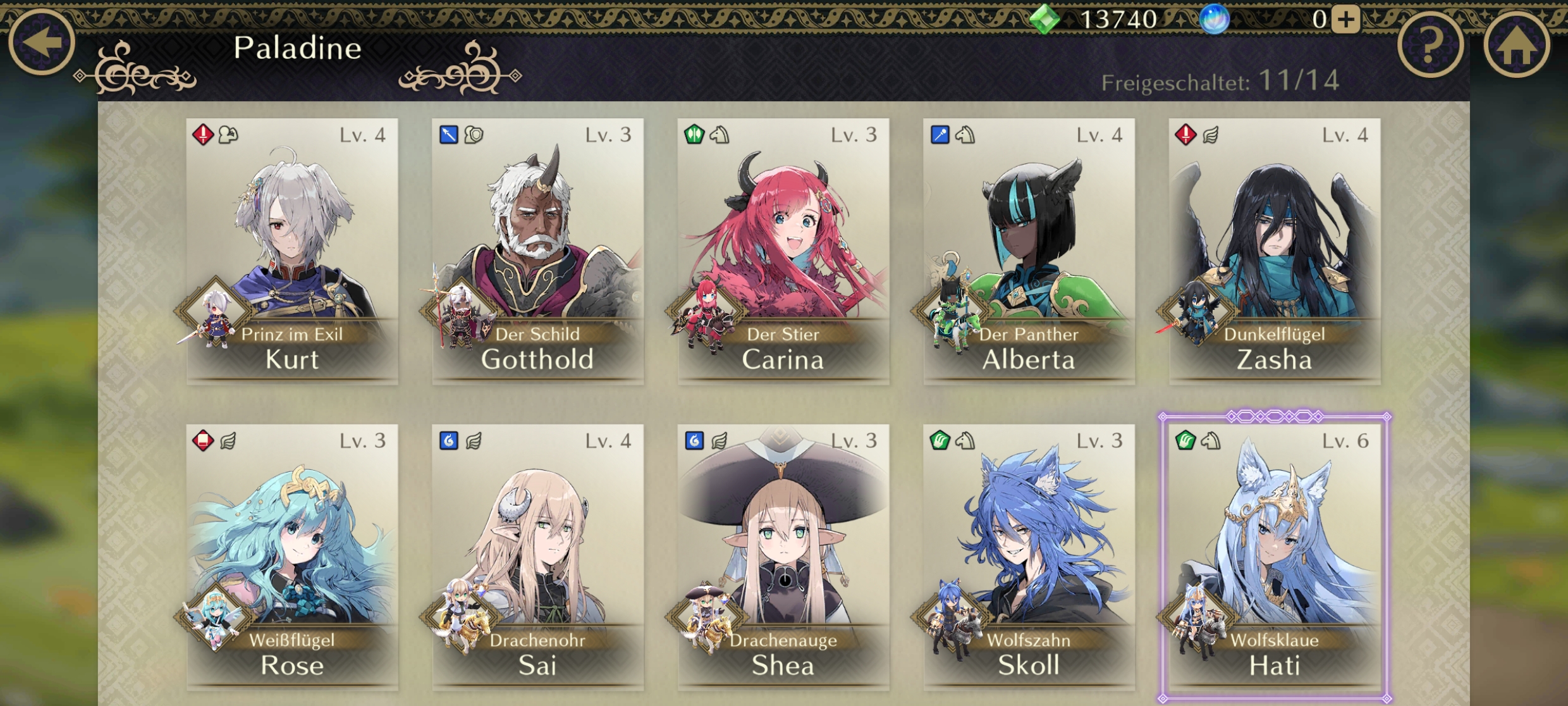Viewport: 1568px width, 706px height.
Task: Add orbs with the plus button
Action: pyautogui.click(x=1345, y=19)
